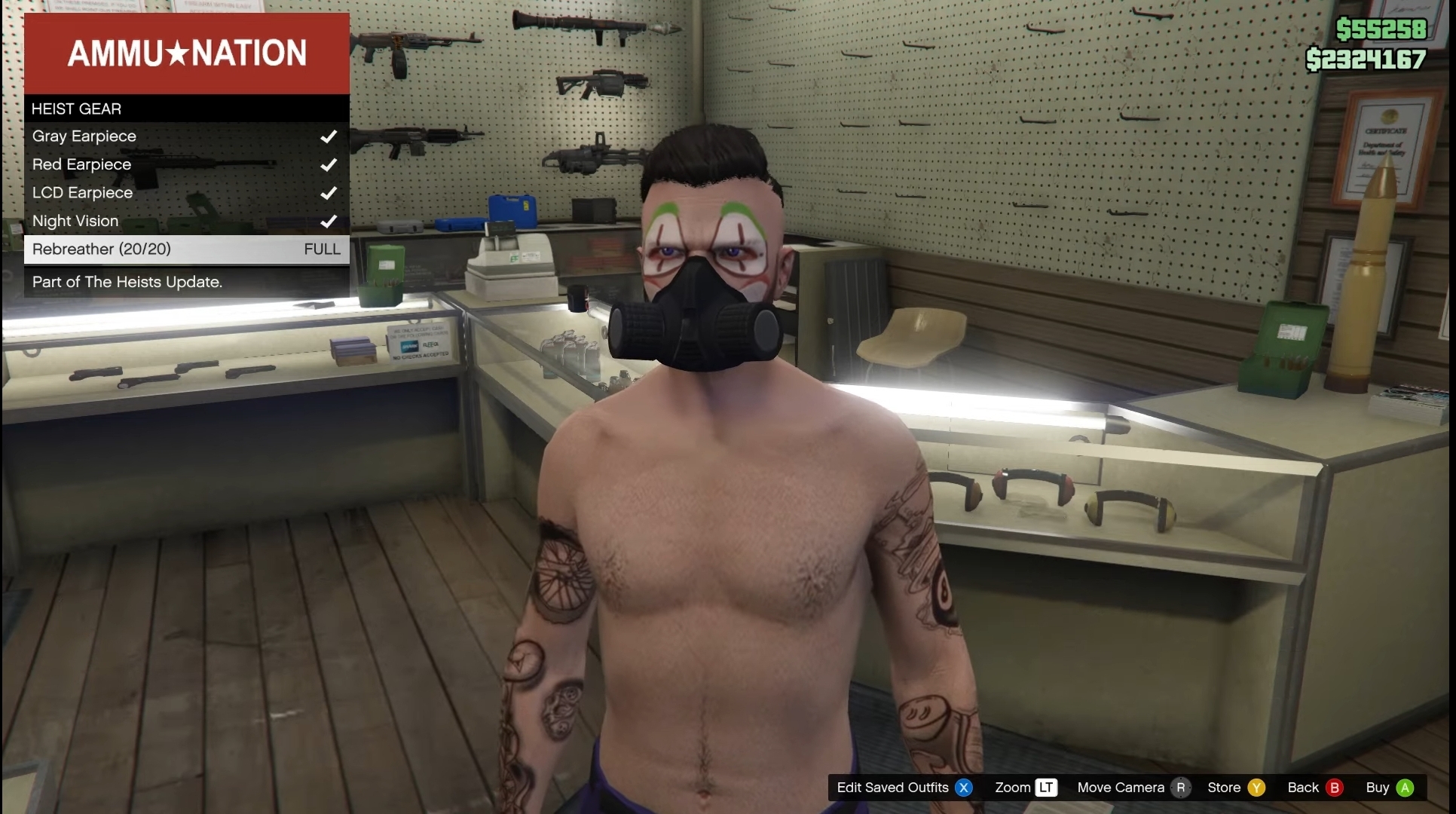Toggle the LCD Earpiece checkmark

click(328, 193)
